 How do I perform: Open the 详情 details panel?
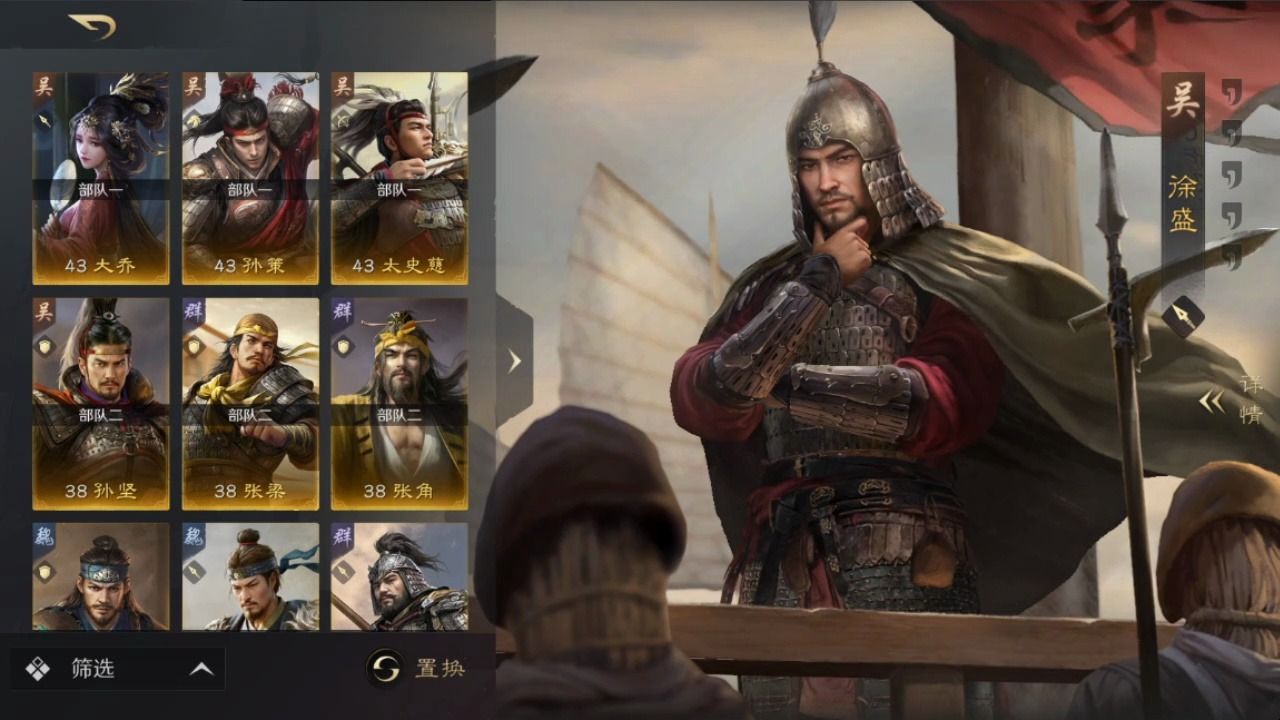[1232, 401]
